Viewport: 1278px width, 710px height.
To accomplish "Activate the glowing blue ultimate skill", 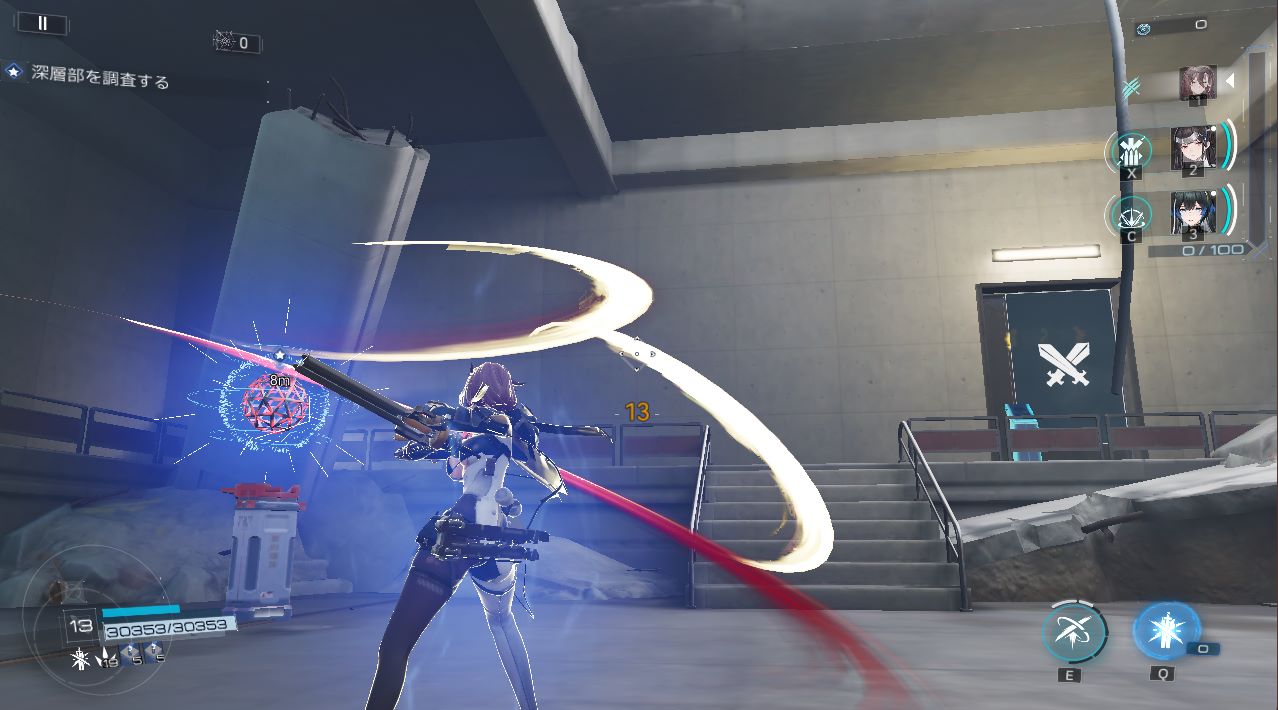I will [x=1165, y=631].
